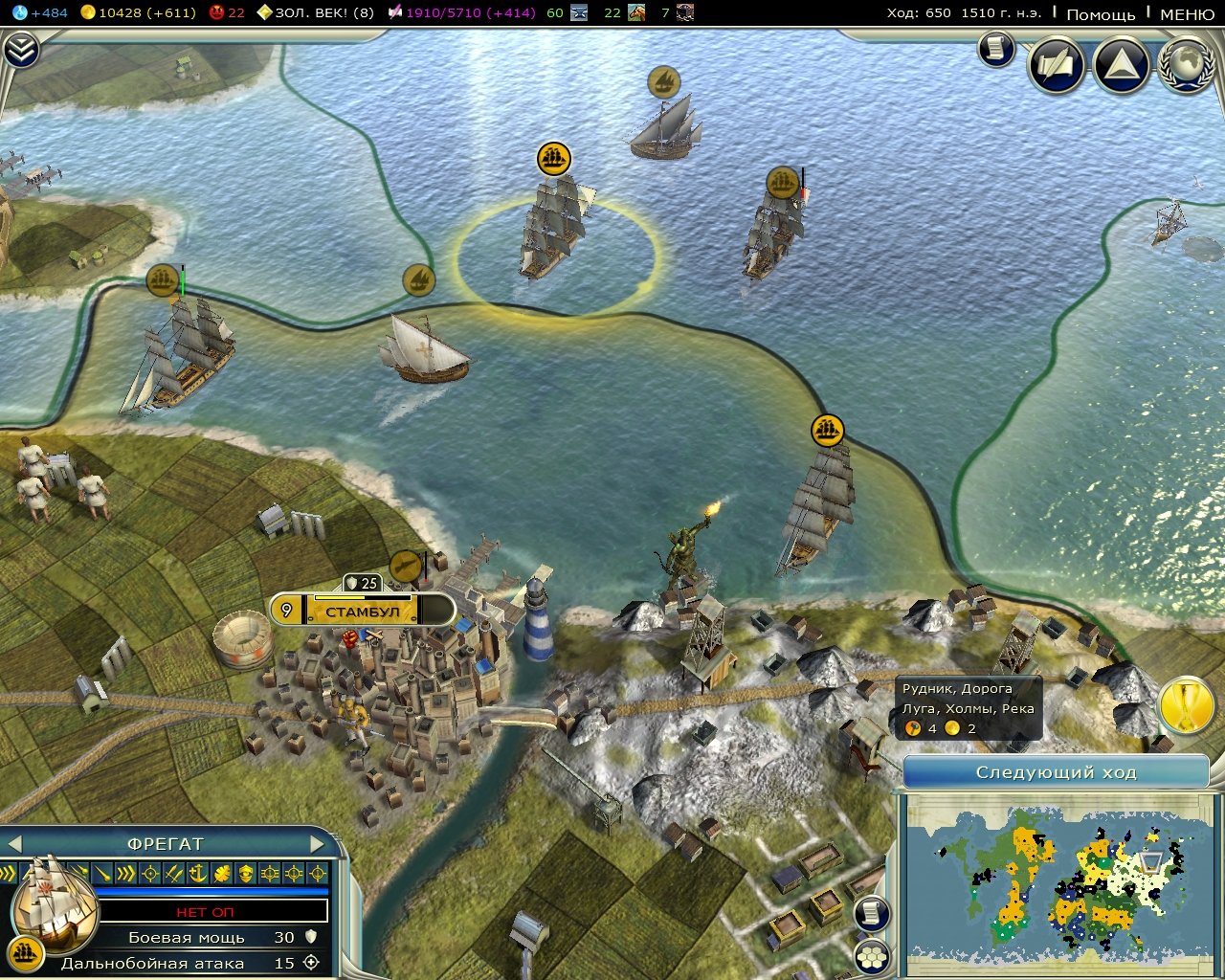
Task: Open the МЕНЮ item in the top bar
Action: (x=1187, y=14)
